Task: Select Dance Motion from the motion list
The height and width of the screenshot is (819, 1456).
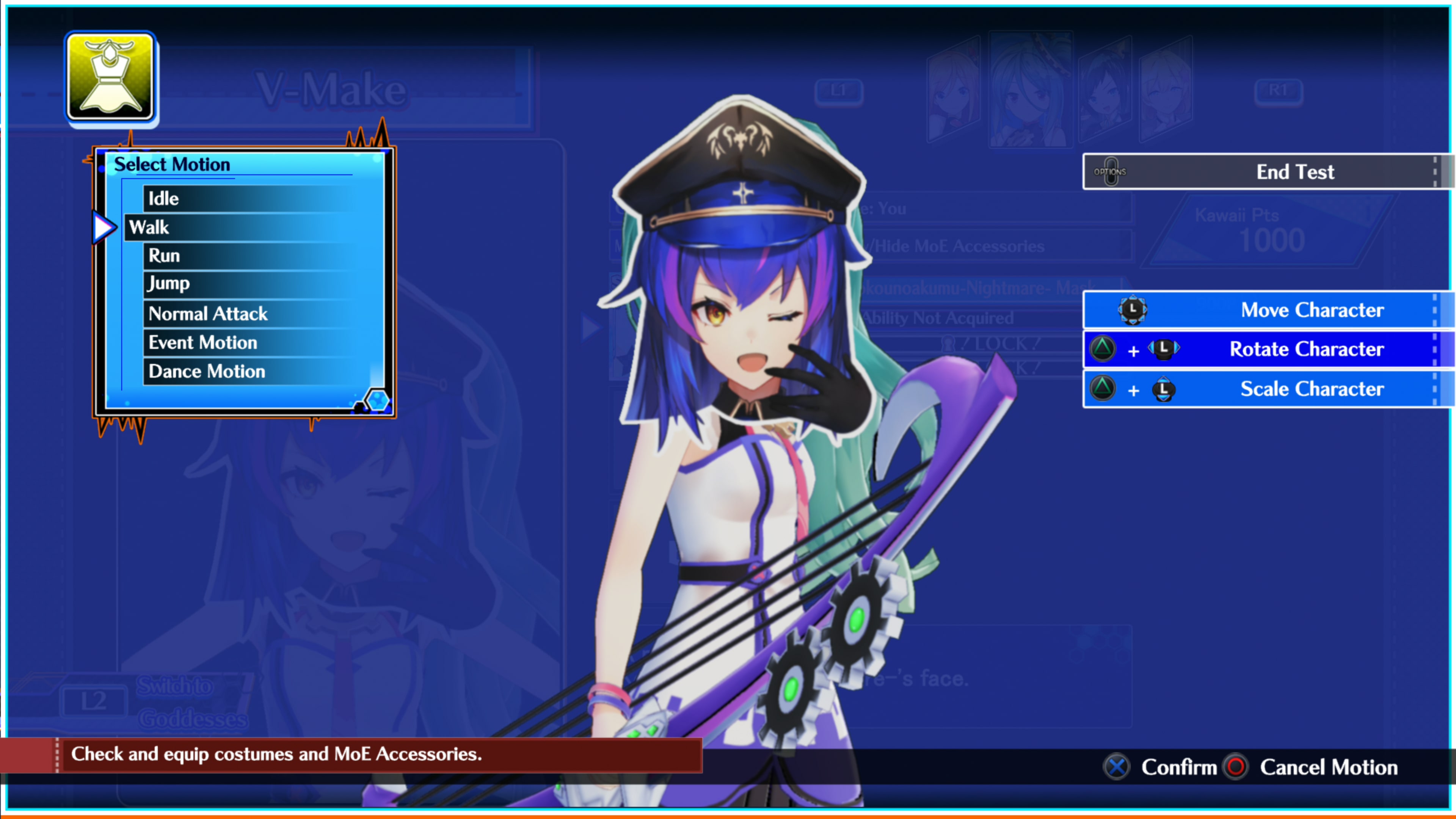Action: tap(206, 371)
